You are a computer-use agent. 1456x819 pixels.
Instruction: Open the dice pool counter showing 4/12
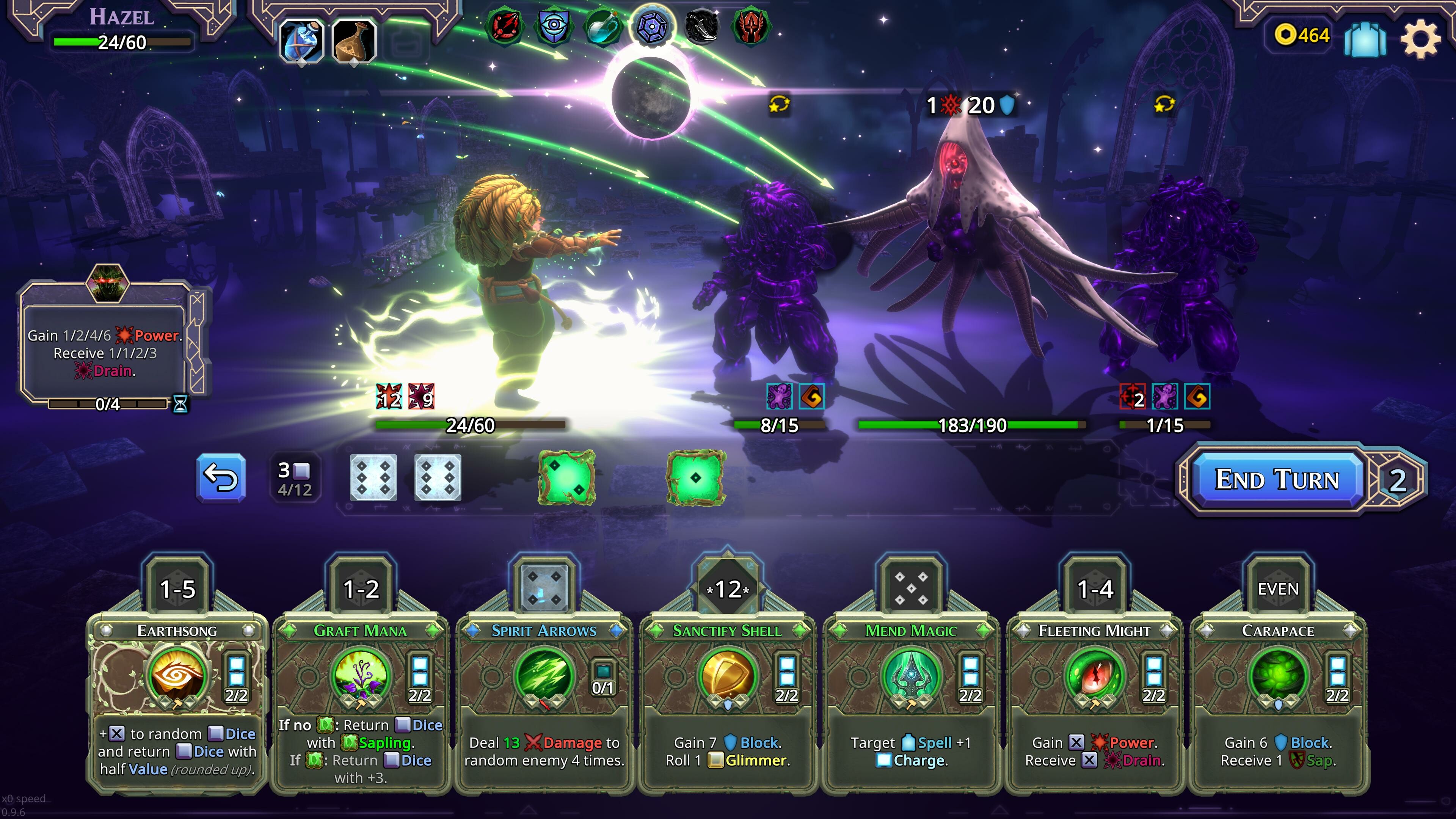point(295,479)
